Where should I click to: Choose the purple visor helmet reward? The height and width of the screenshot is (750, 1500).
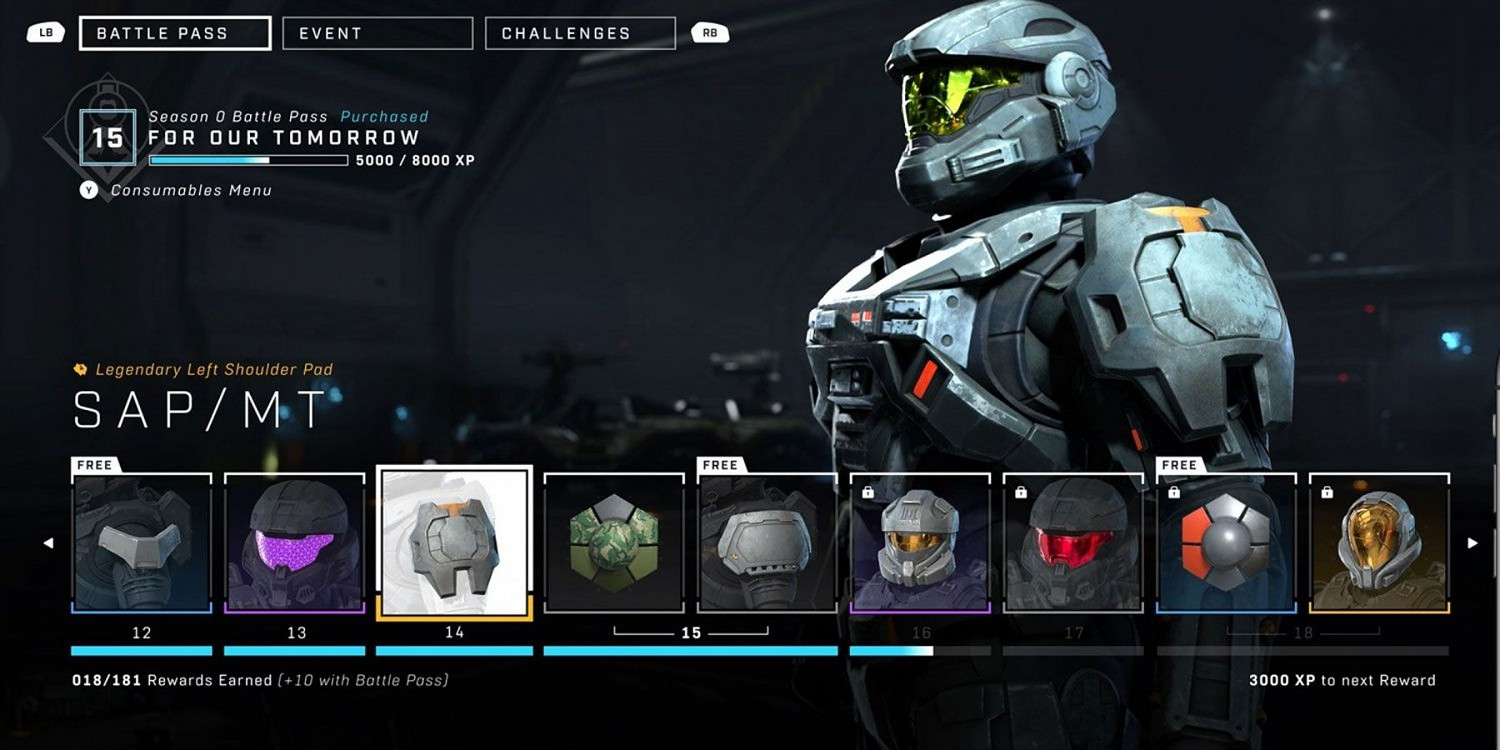point(294,543)
